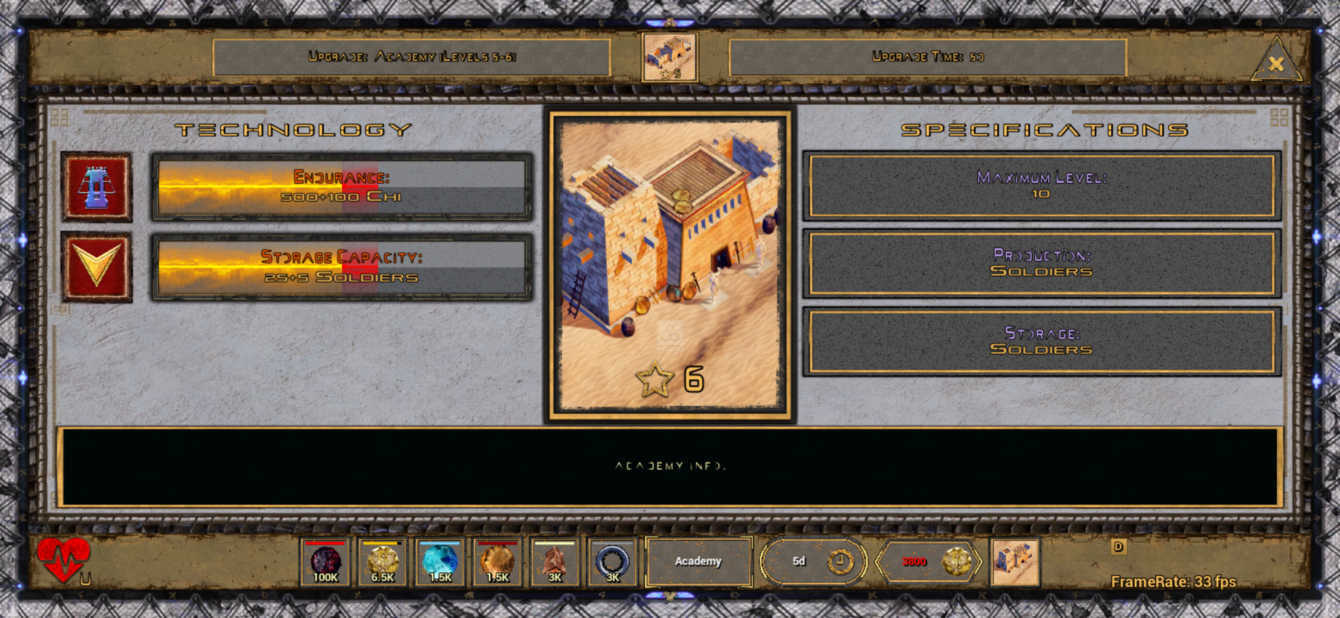The height and width of the screenshot is (618, 1340).
Task: Choose the Production Soldiers panel
Action: (1041, 264)
